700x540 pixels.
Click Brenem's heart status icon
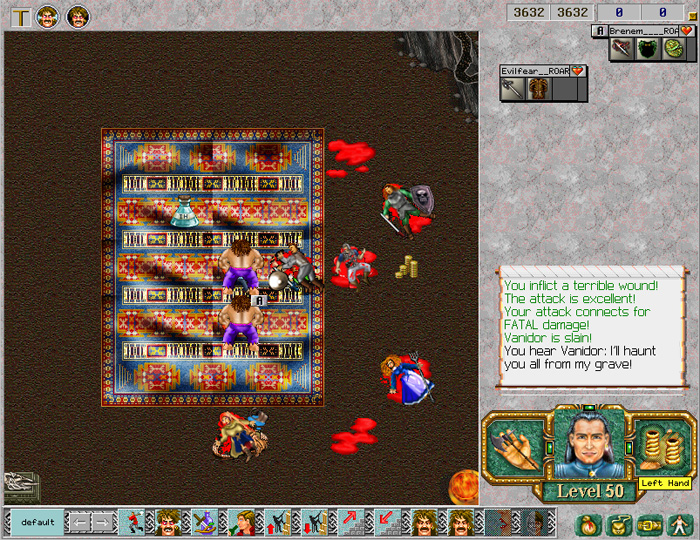point(687,31)
